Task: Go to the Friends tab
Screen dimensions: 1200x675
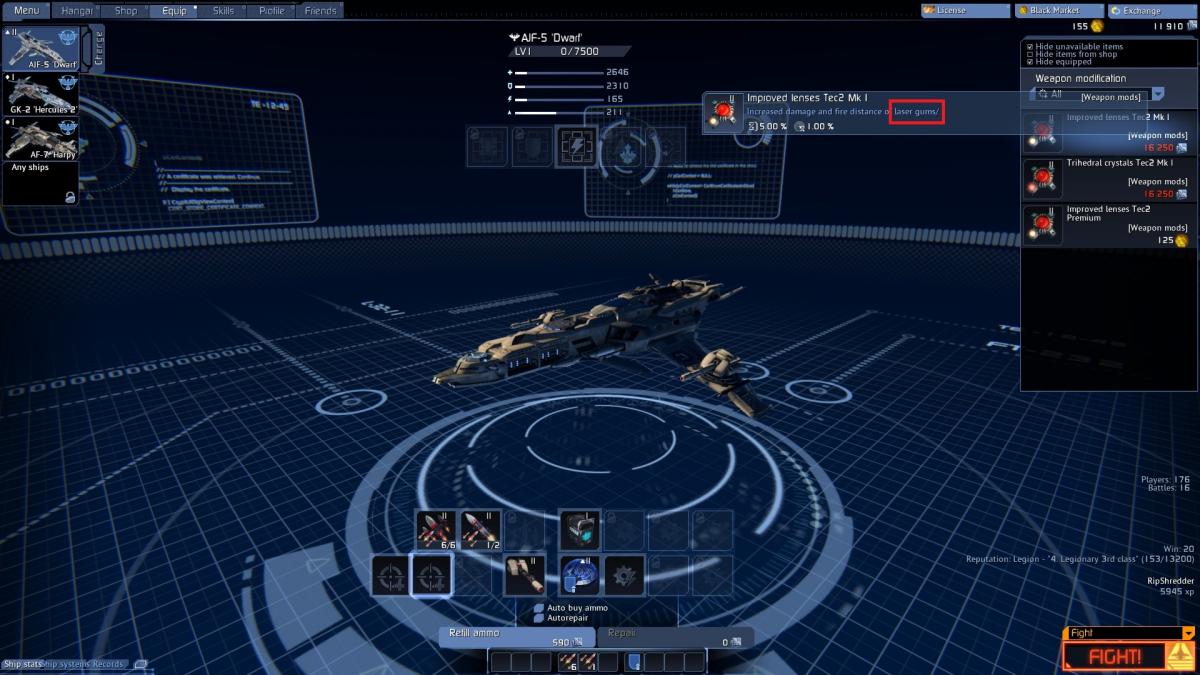Action: click(320, 11)
